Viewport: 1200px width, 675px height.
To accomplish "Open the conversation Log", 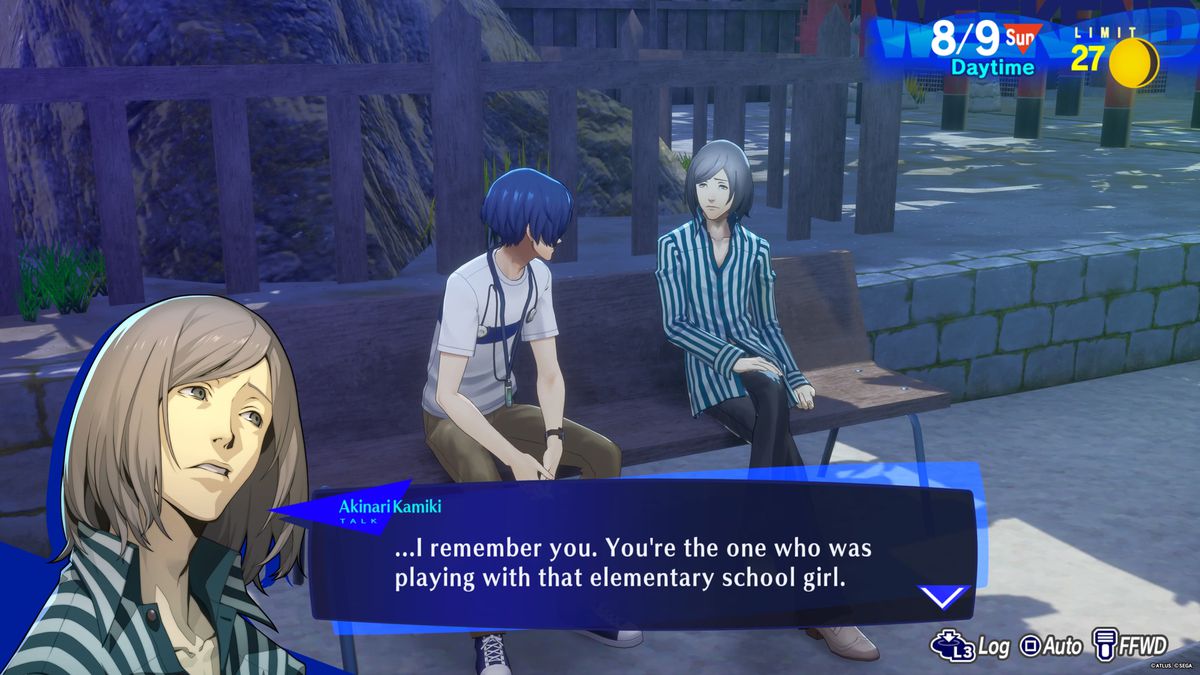I will tap(969, 647).
